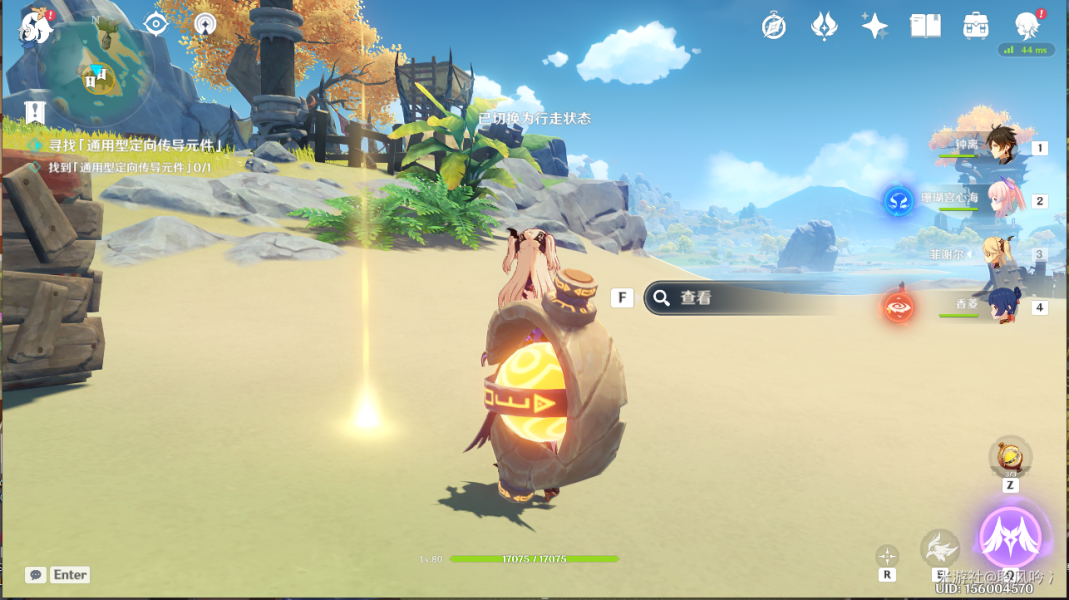Activate the elemental skill icon
Screen dimensions: 1069x600
pos(940,548)
